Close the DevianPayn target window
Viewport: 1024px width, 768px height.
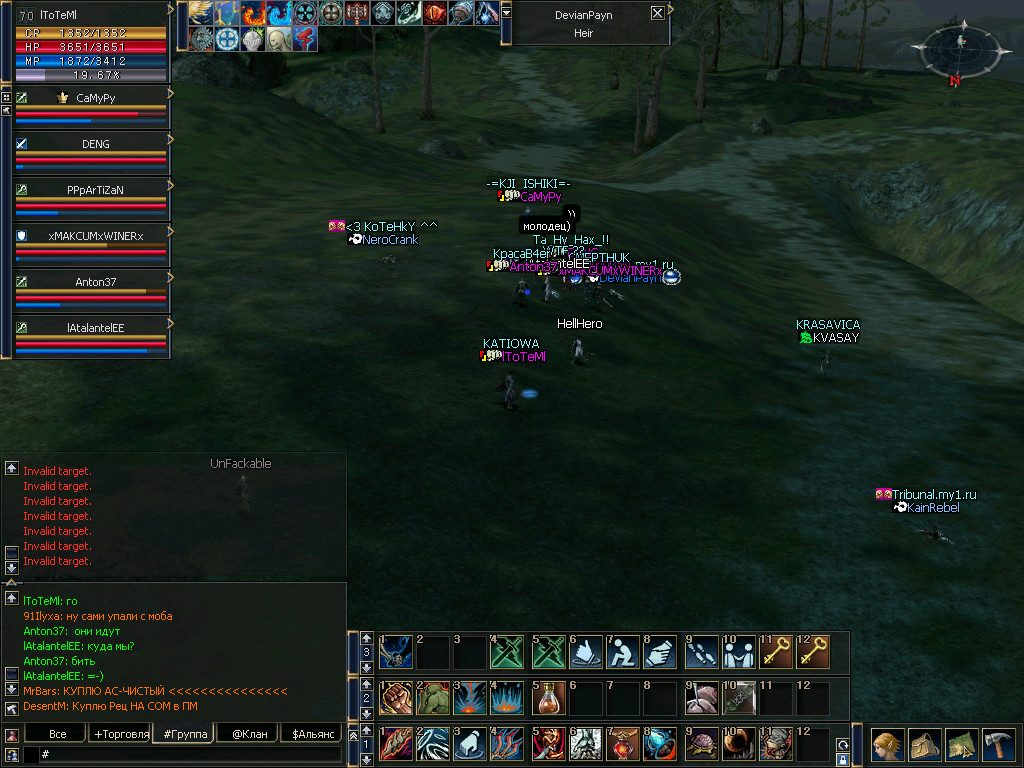click(x=657, y=13)
